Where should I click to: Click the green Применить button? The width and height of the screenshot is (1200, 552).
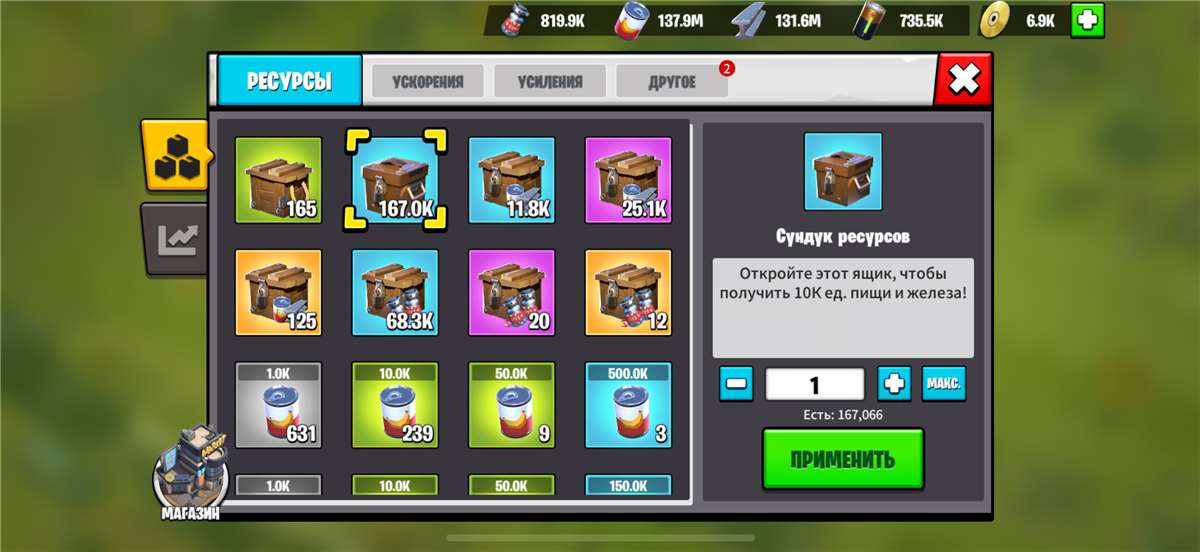[842, 460]
